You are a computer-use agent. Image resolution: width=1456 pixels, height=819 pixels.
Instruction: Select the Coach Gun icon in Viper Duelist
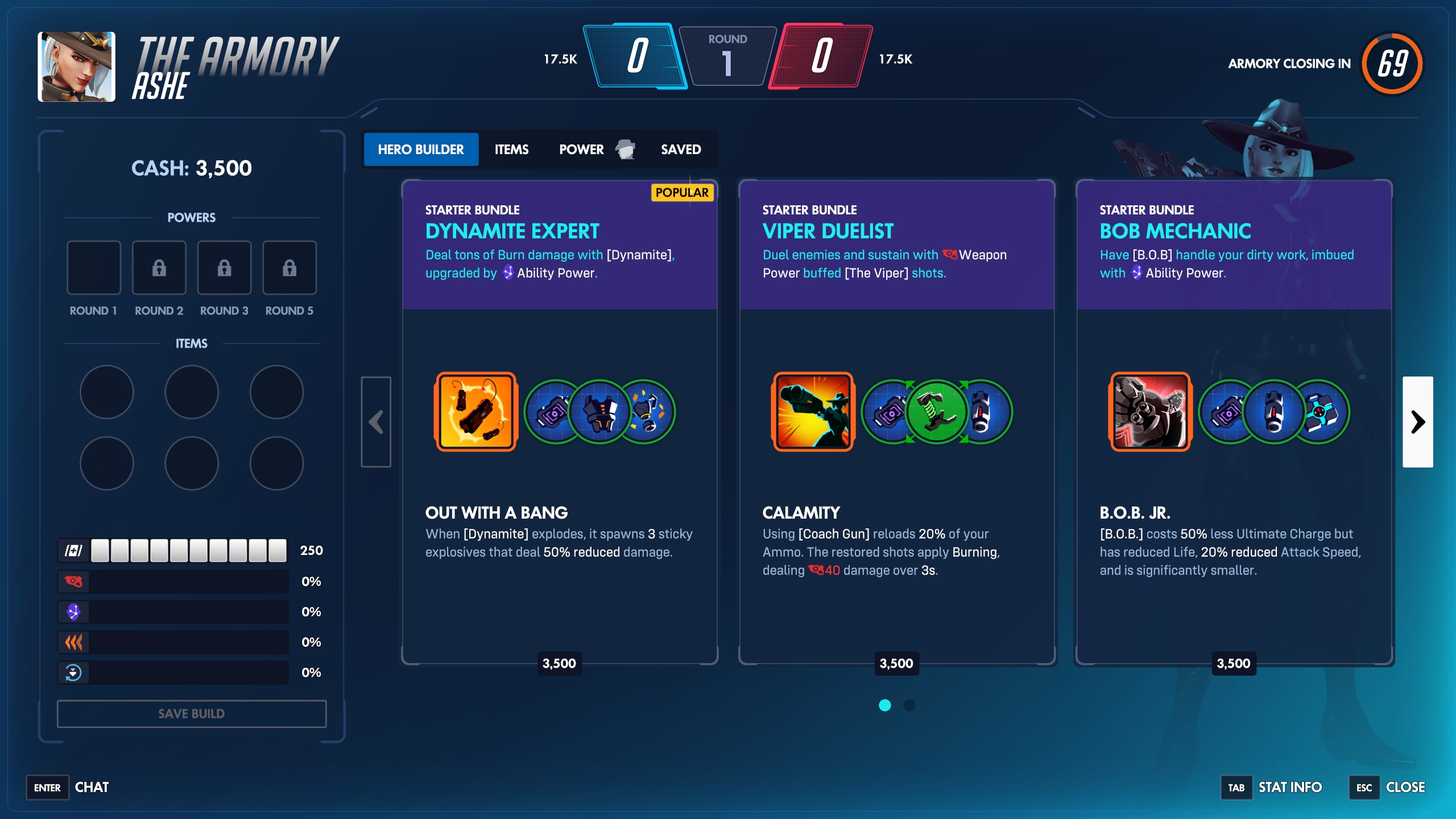click(x=812, y=411)
